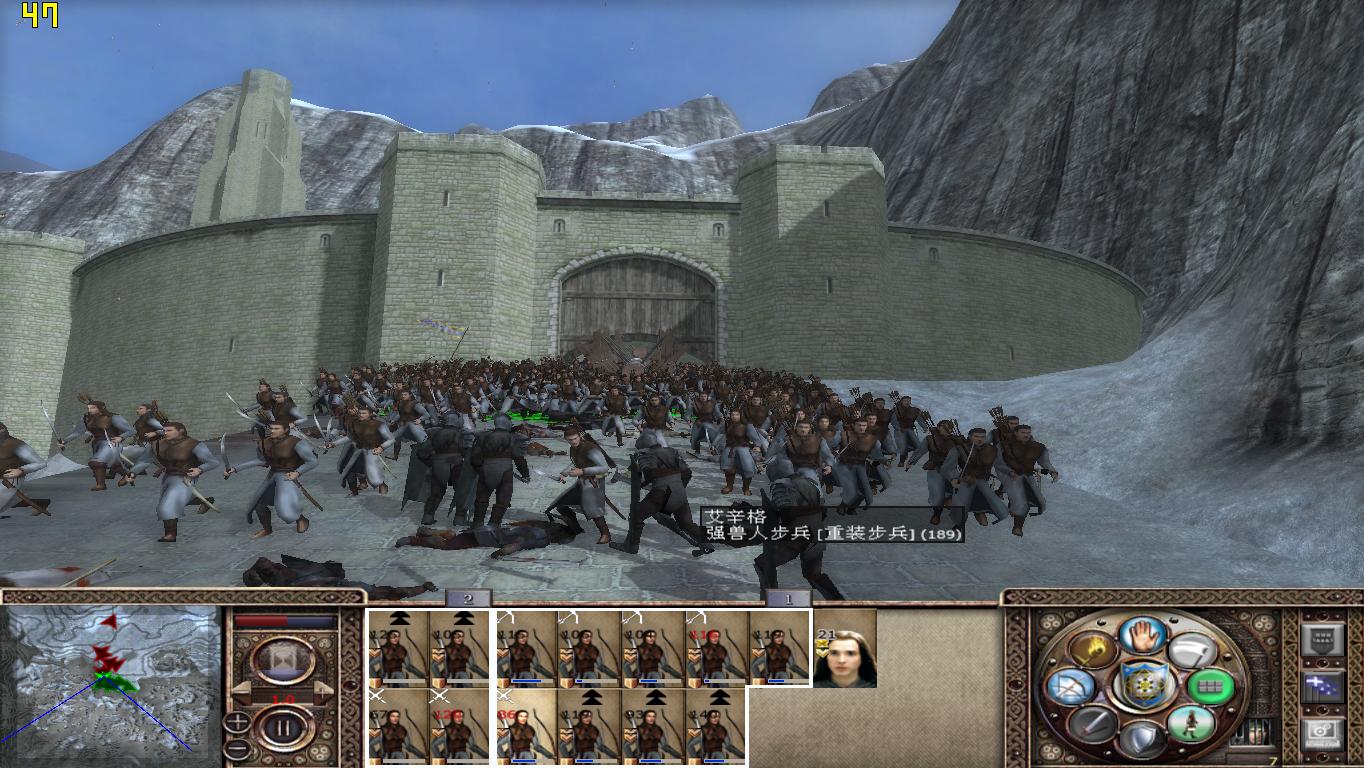Toggle run mode with the running soldier icon
This screenshot has width=1364, height=768.
1190,724
